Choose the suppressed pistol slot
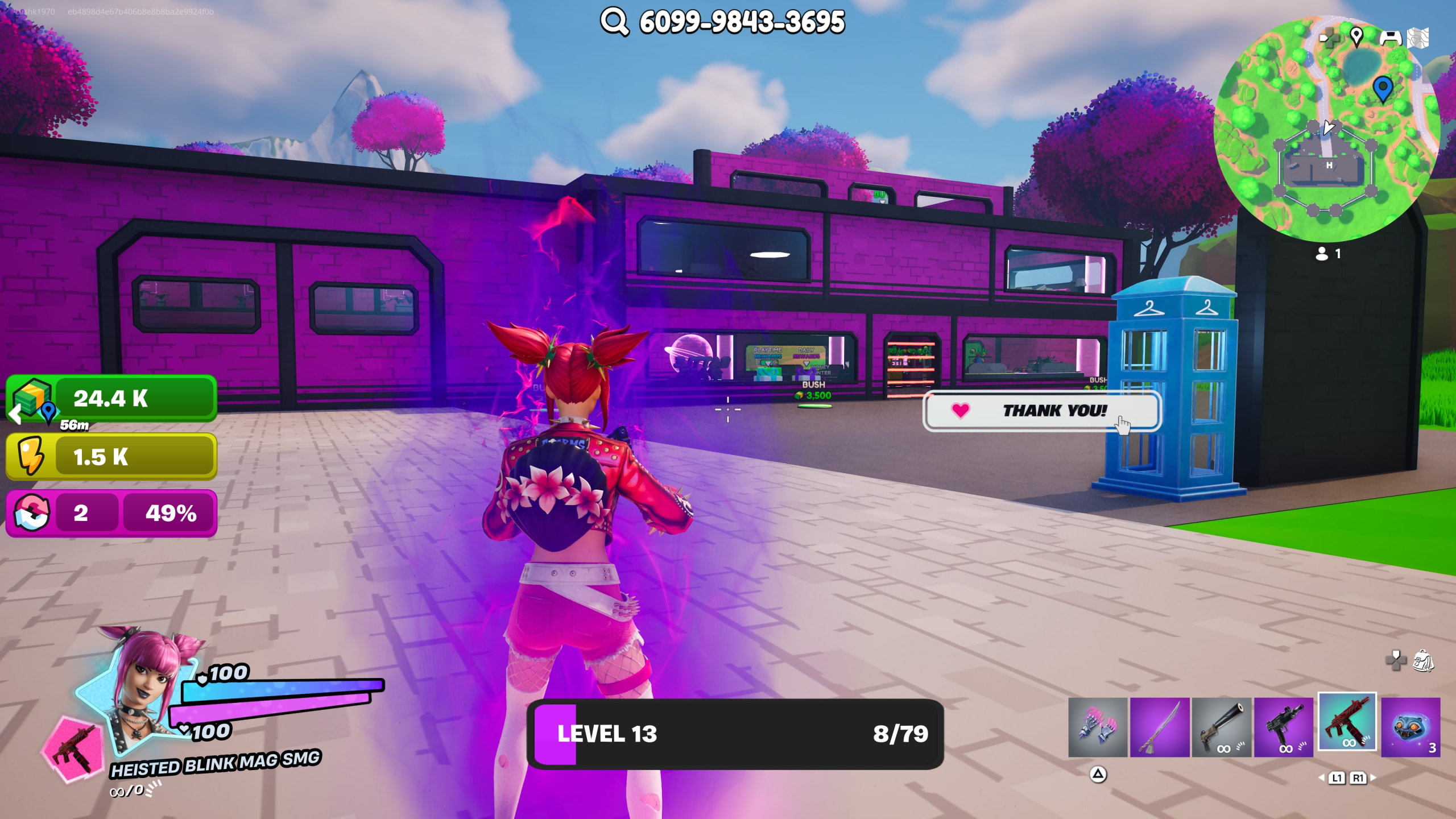The width and height of the screenshot is (1456, 819). tap(1221, 727)
